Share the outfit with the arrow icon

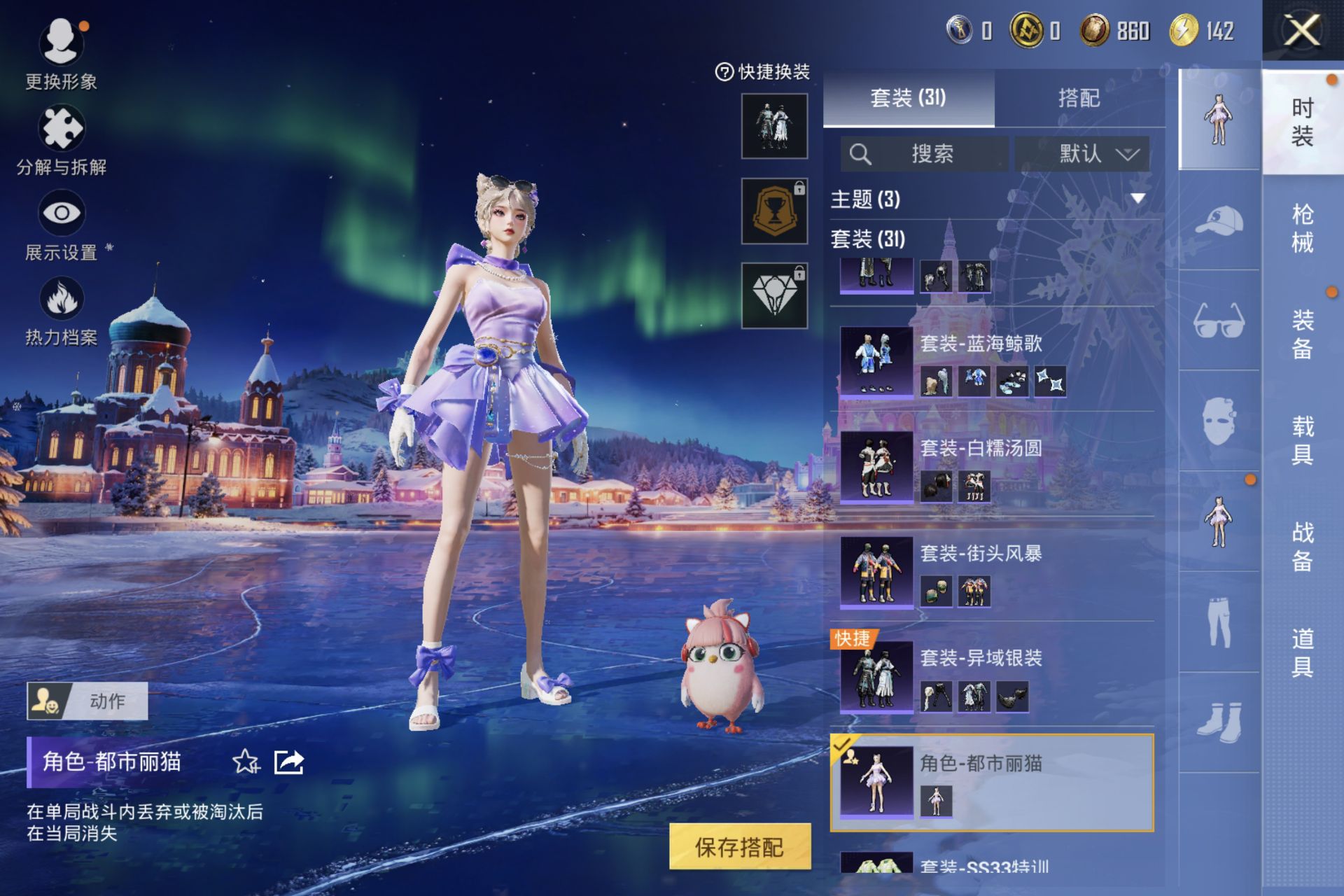point(288,762)
